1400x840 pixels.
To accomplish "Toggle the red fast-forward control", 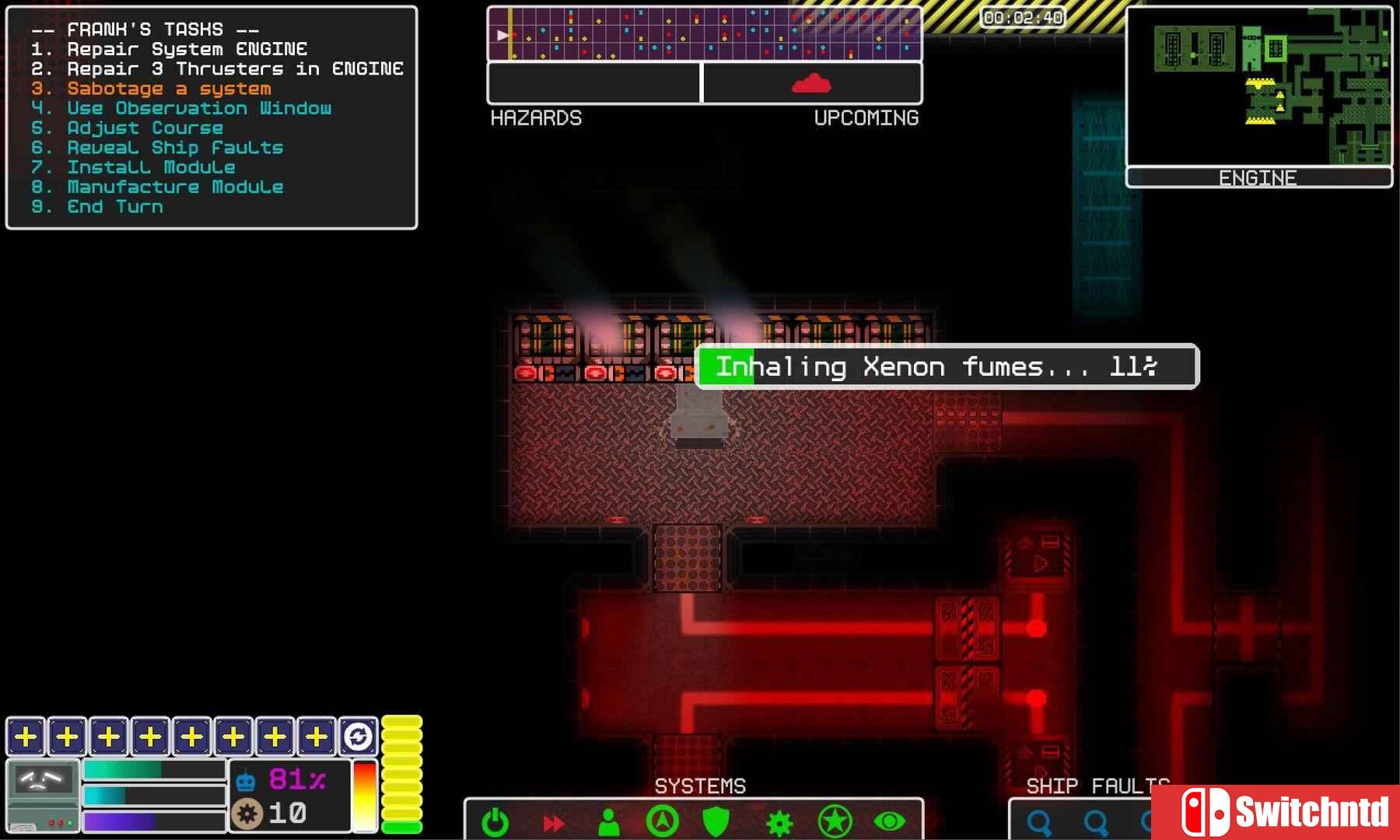I will click(x=553, y=821).
